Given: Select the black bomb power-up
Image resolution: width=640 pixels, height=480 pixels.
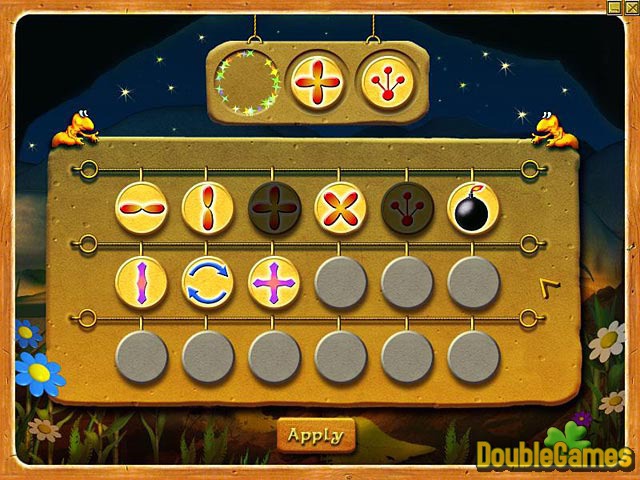Looking at the screenshot, I should 473,207.
